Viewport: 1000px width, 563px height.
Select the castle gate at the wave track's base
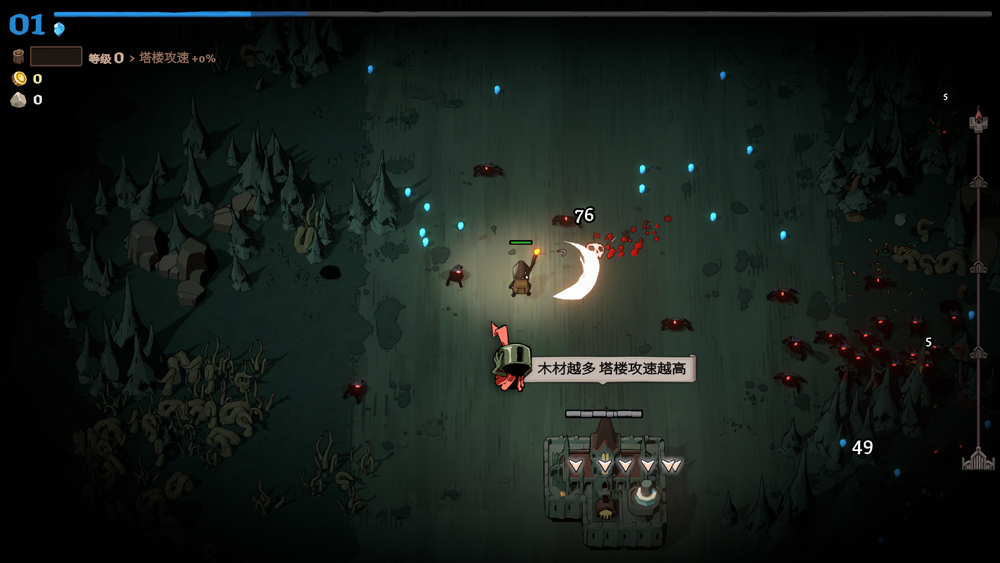click(x=978, y=459)
